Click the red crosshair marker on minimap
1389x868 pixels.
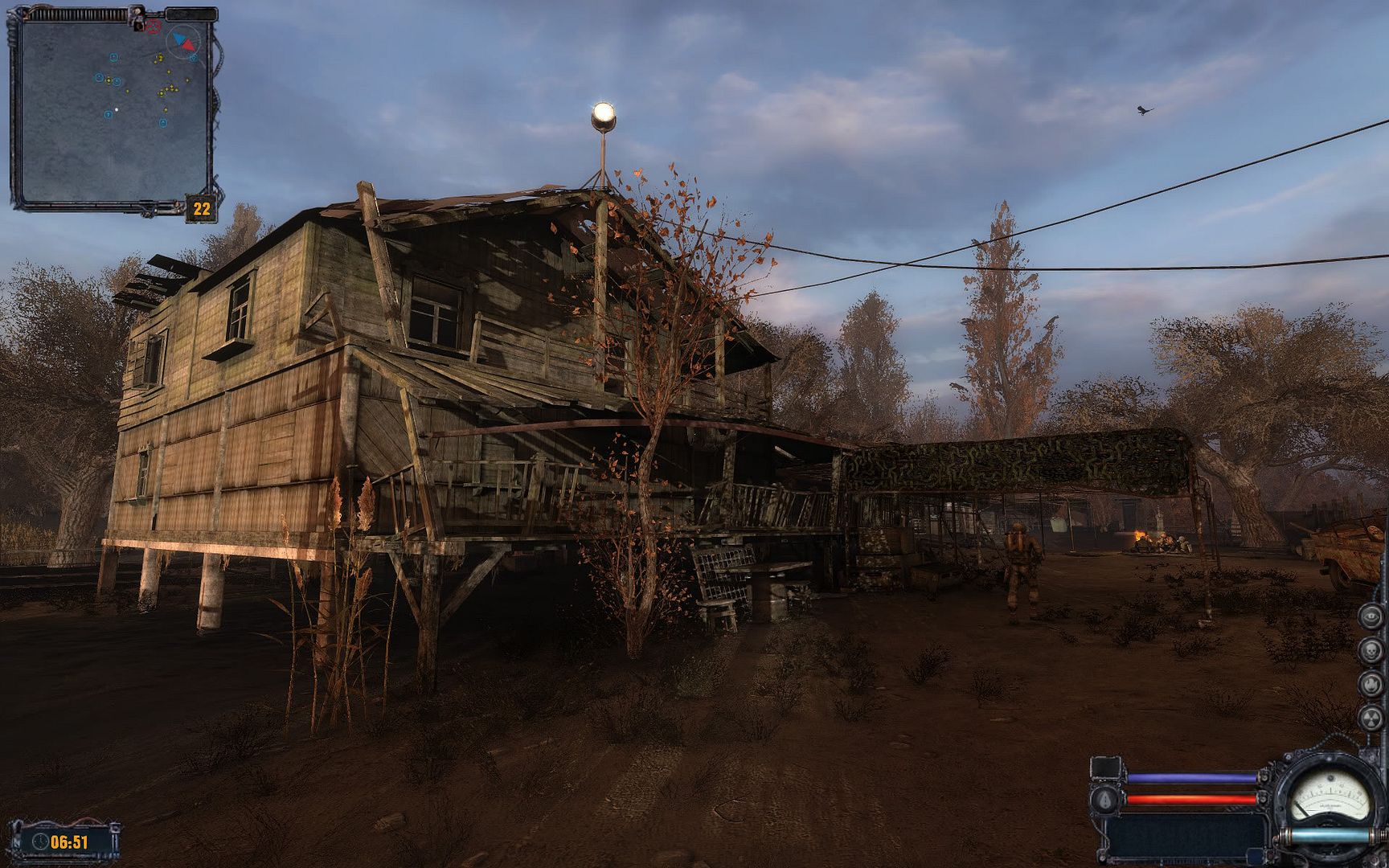pyautogui.click(x=153, y=27)
